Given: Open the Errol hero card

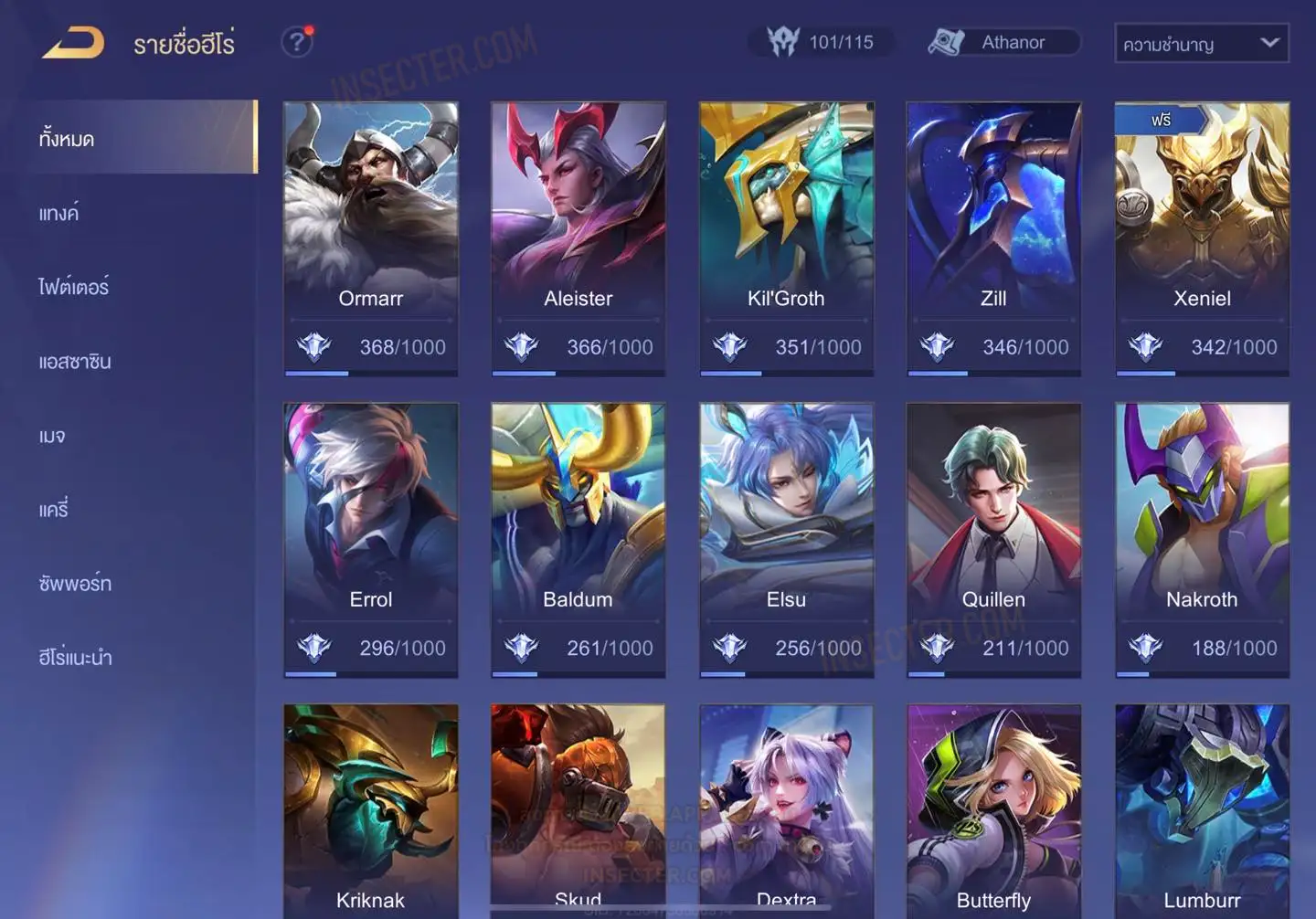Looking at the screenshot, I should (371, 539).
